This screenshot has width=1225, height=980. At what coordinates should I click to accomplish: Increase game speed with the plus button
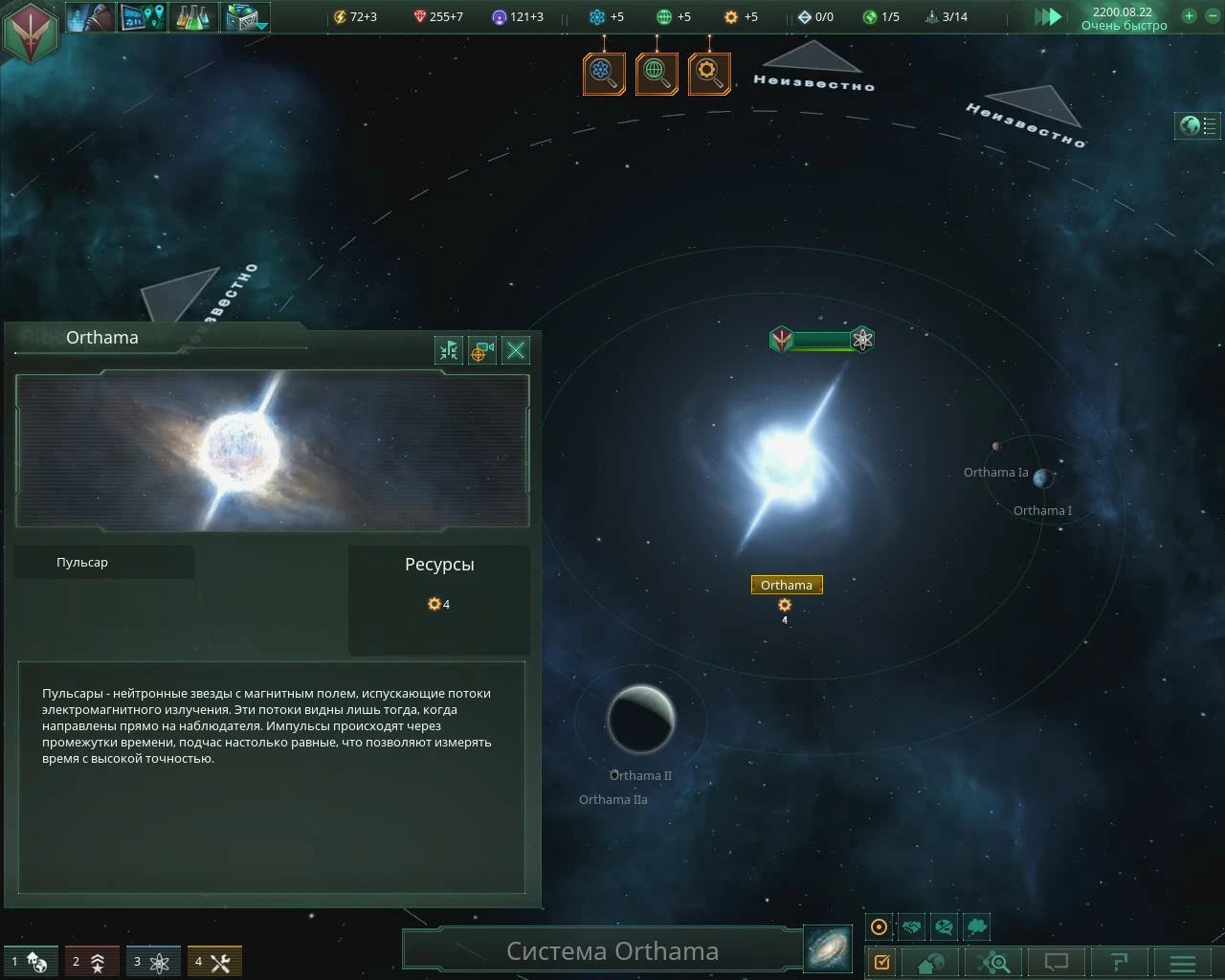pyautogui.click(x=1189, y=16)
